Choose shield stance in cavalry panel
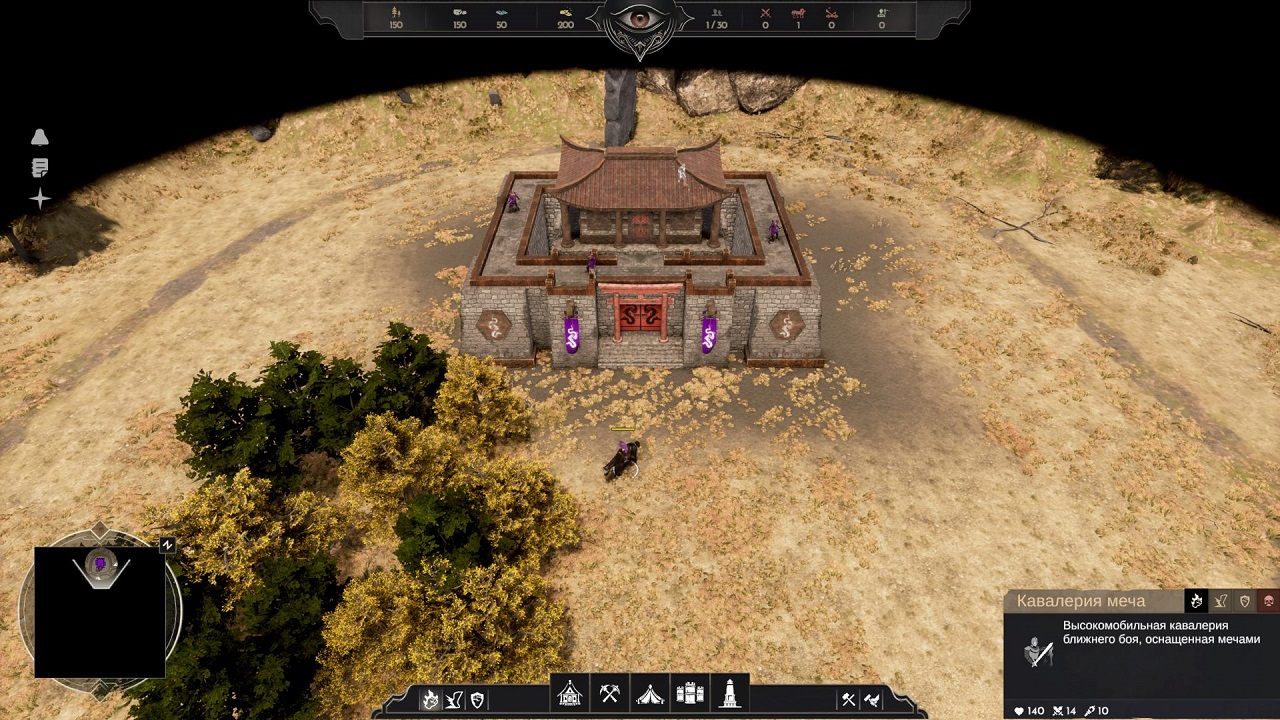1280x720 pixels. 1245,601
